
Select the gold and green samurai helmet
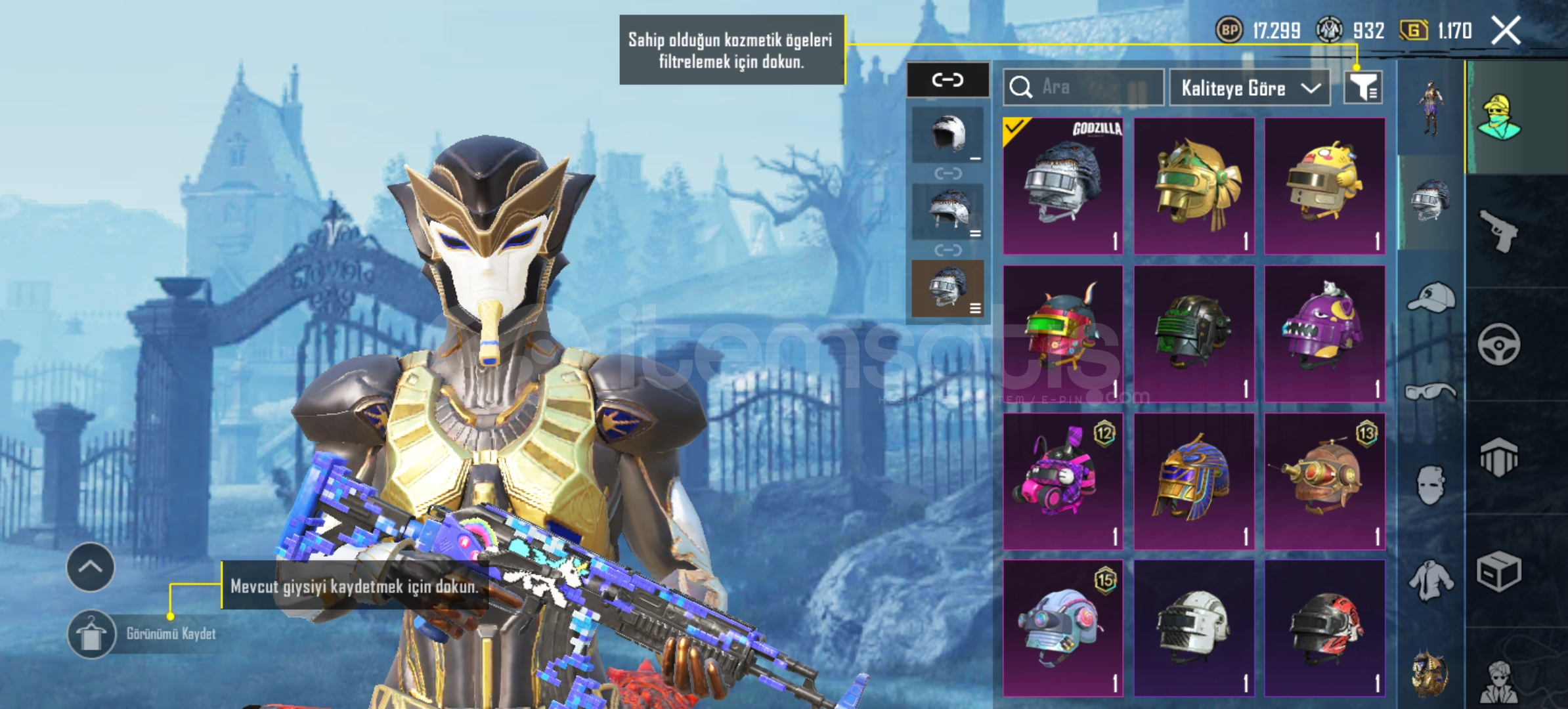click(x=1194, y=186)
